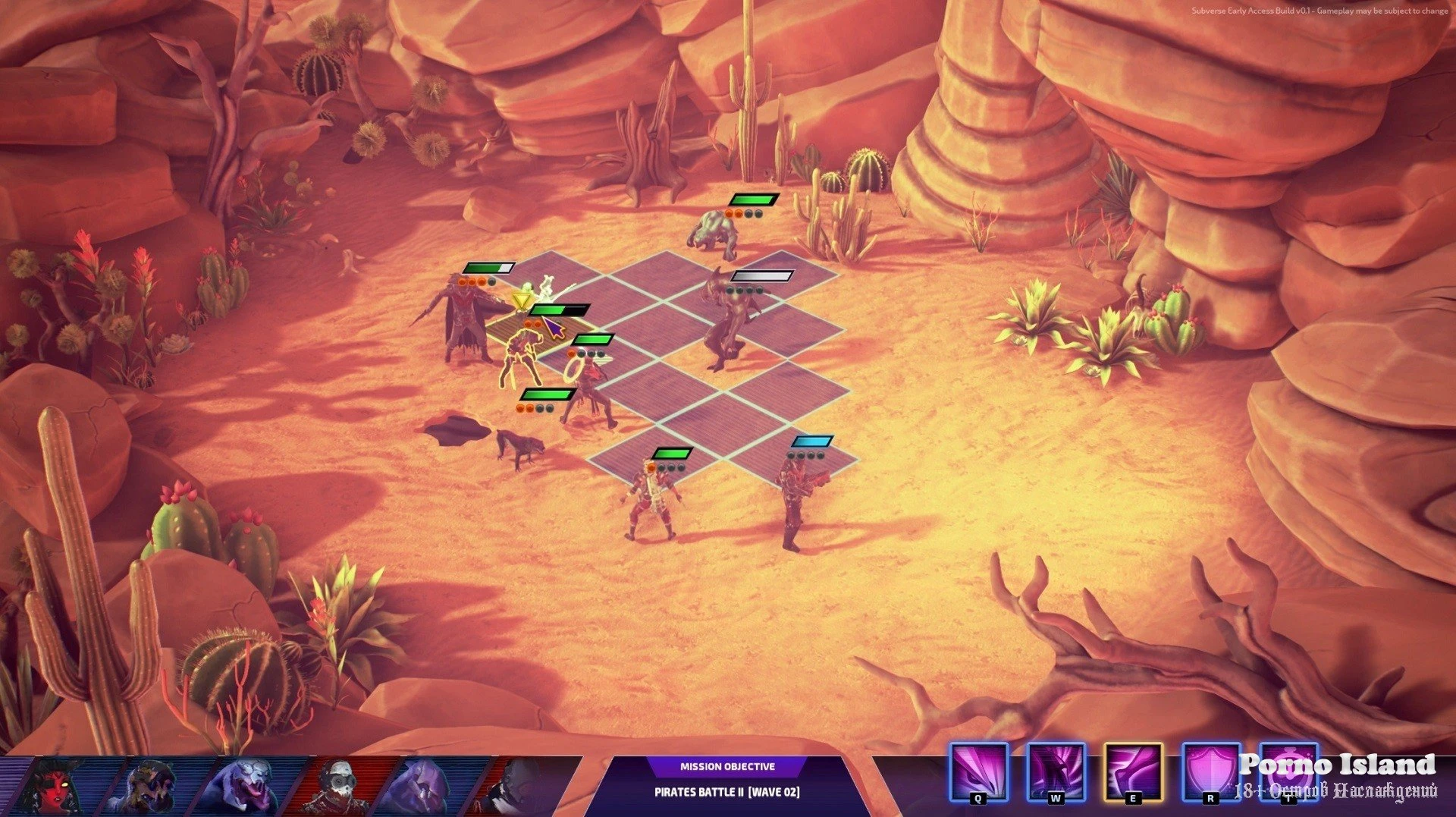Use the dark claw strike ability
Image resolution: width=1456 pixels, height=817 pixels.
1056,771
